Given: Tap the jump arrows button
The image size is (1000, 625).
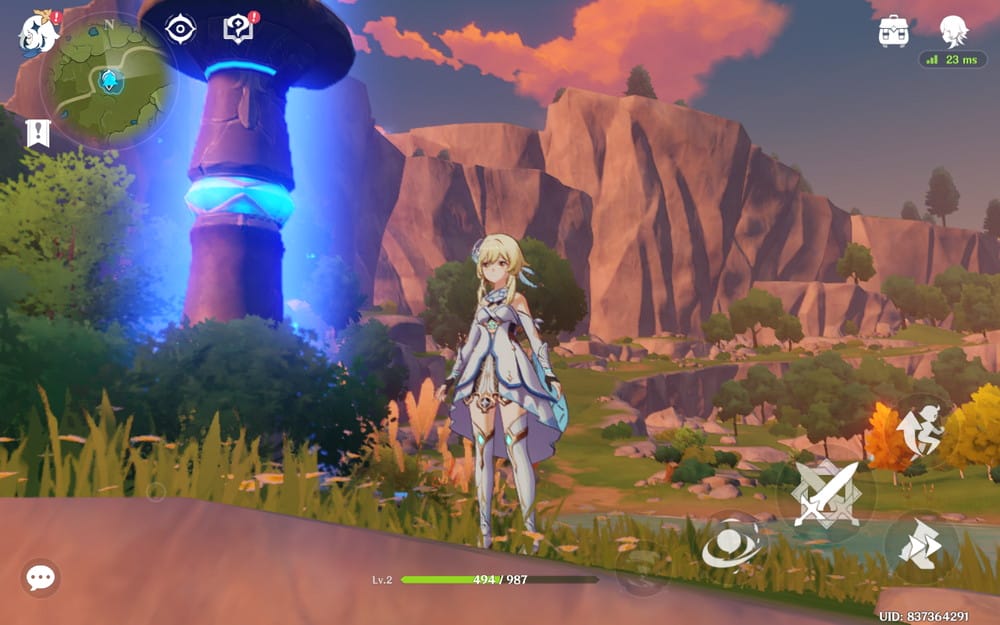Looking at the screenshot, I should [x=921, y=547].
